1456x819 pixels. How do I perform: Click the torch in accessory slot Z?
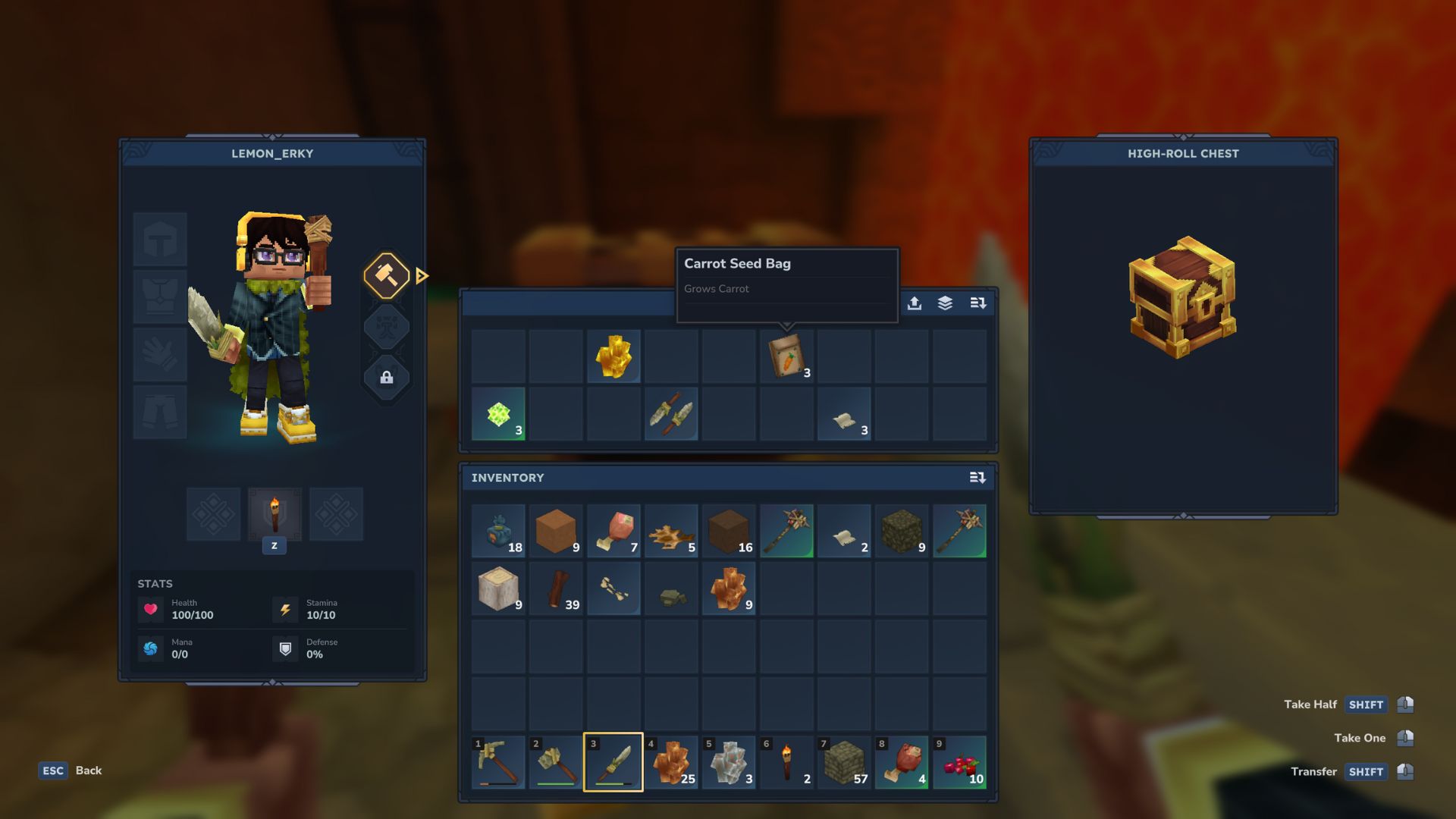tap(275, 514)
